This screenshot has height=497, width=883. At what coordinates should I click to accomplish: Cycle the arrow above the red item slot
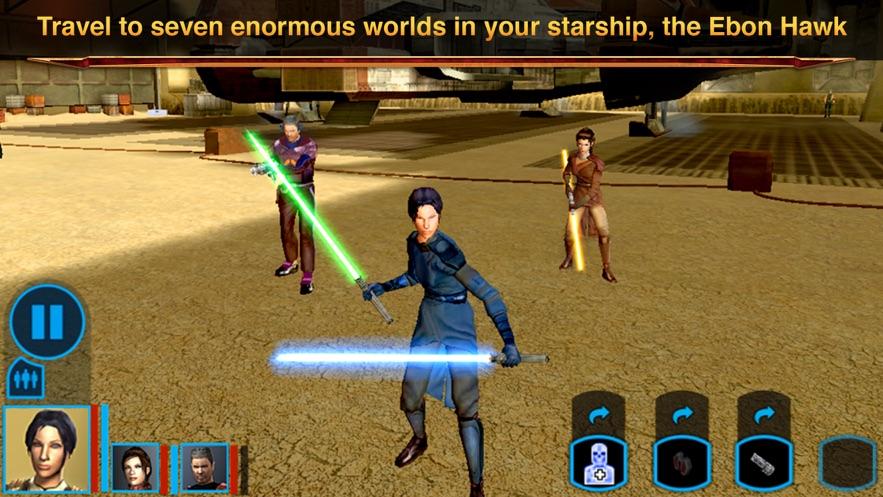[x=682, y=414]
